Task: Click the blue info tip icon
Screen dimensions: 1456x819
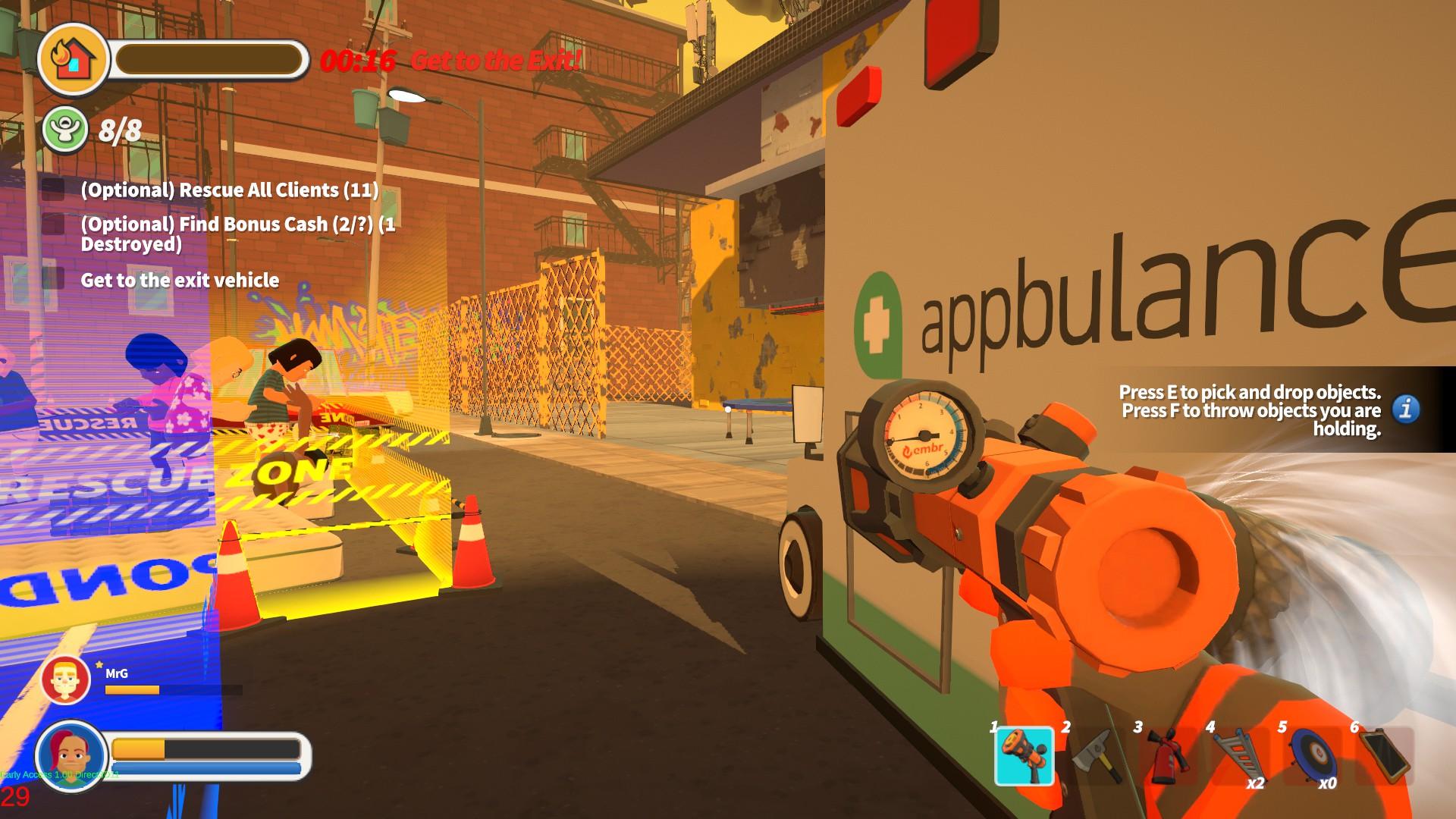Action: point(1406,409)
